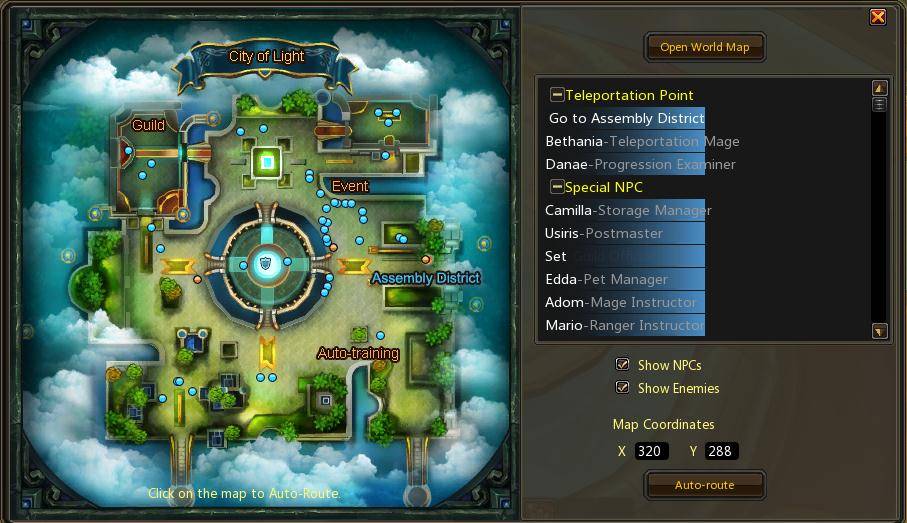
Task: Select Danae the Progression Examiner
Action: 640,164
